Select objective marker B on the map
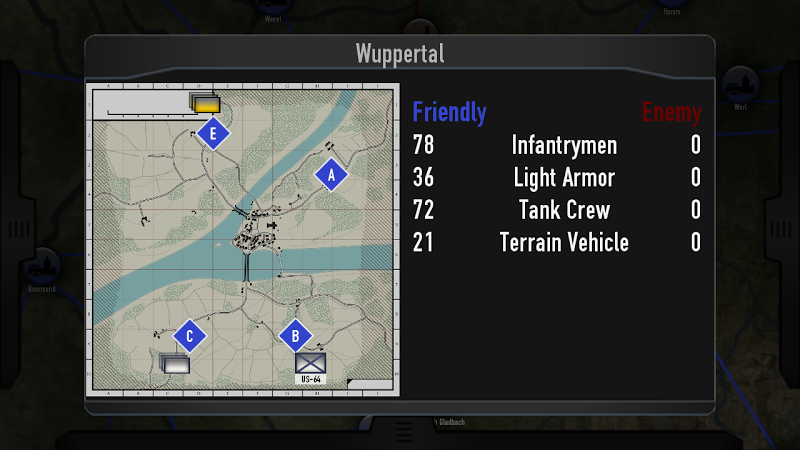Viewport: 800px width, 450px height. (295, 337)
